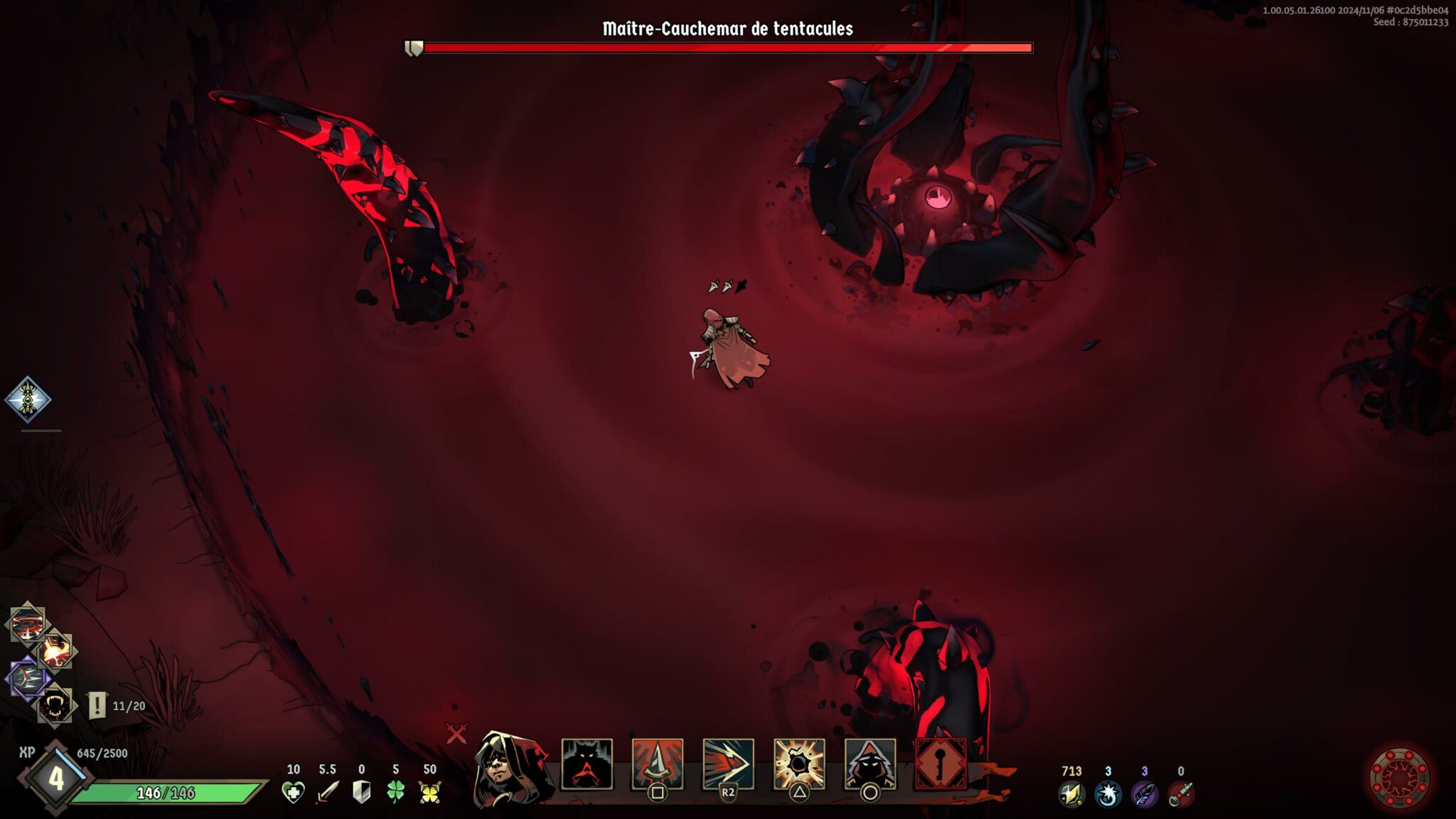
Task: Trigger the red arrow dash ability
Action: [x=728, y=764]
